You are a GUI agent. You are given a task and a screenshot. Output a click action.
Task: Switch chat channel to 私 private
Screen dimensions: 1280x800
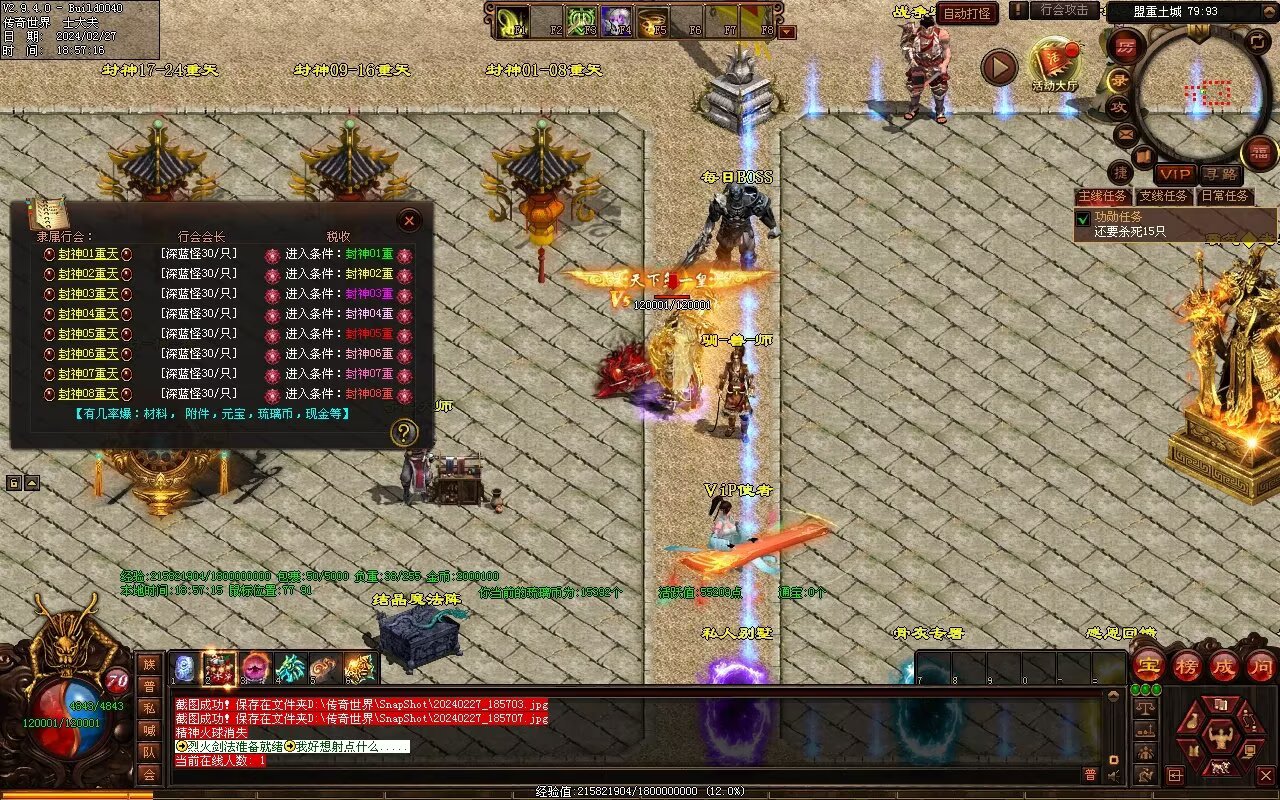pos(149,708)
